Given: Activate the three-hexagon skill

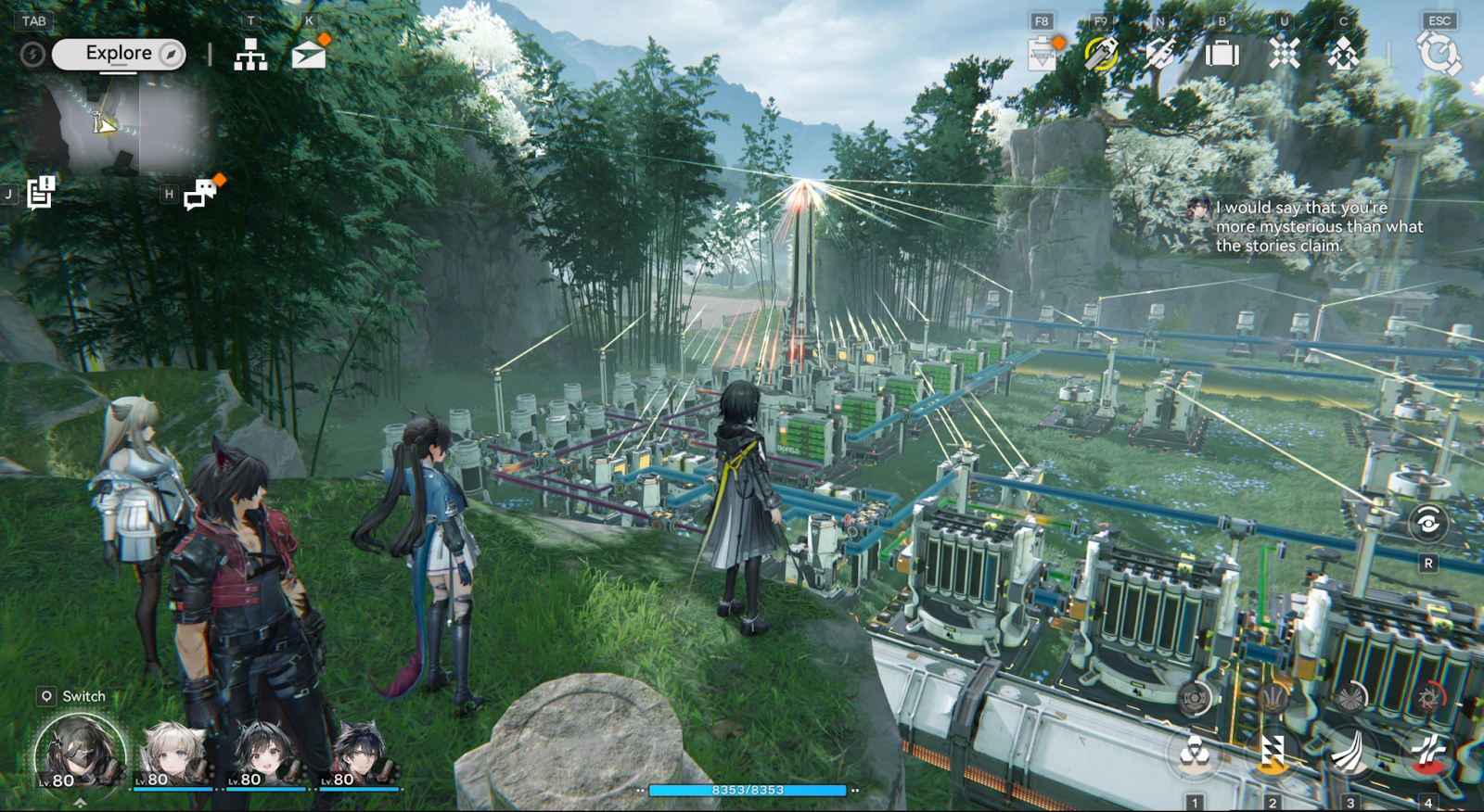Looking at the screenshot, I should tap(1195, 753).
